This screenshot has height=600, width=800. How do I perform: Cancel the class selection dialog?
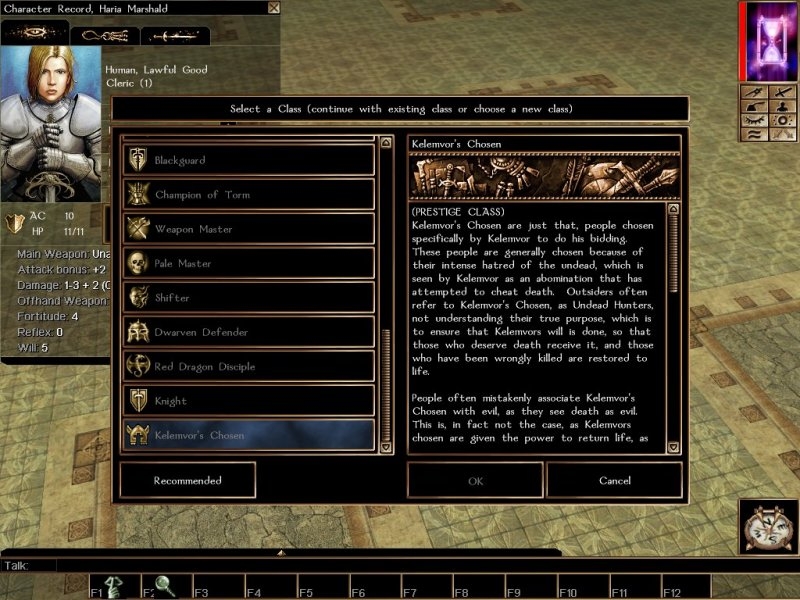tap(615, 480)
